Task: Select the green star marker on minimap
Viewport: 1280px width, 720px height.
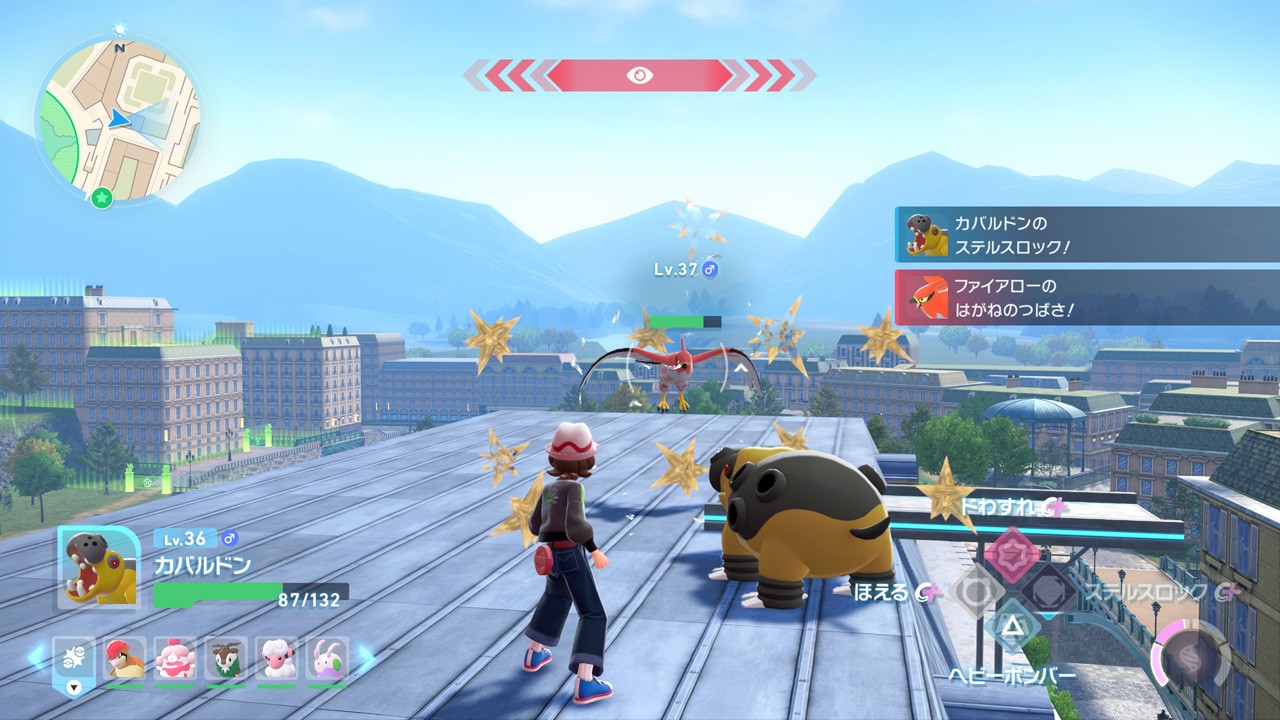Action: (x=101, y=198)
